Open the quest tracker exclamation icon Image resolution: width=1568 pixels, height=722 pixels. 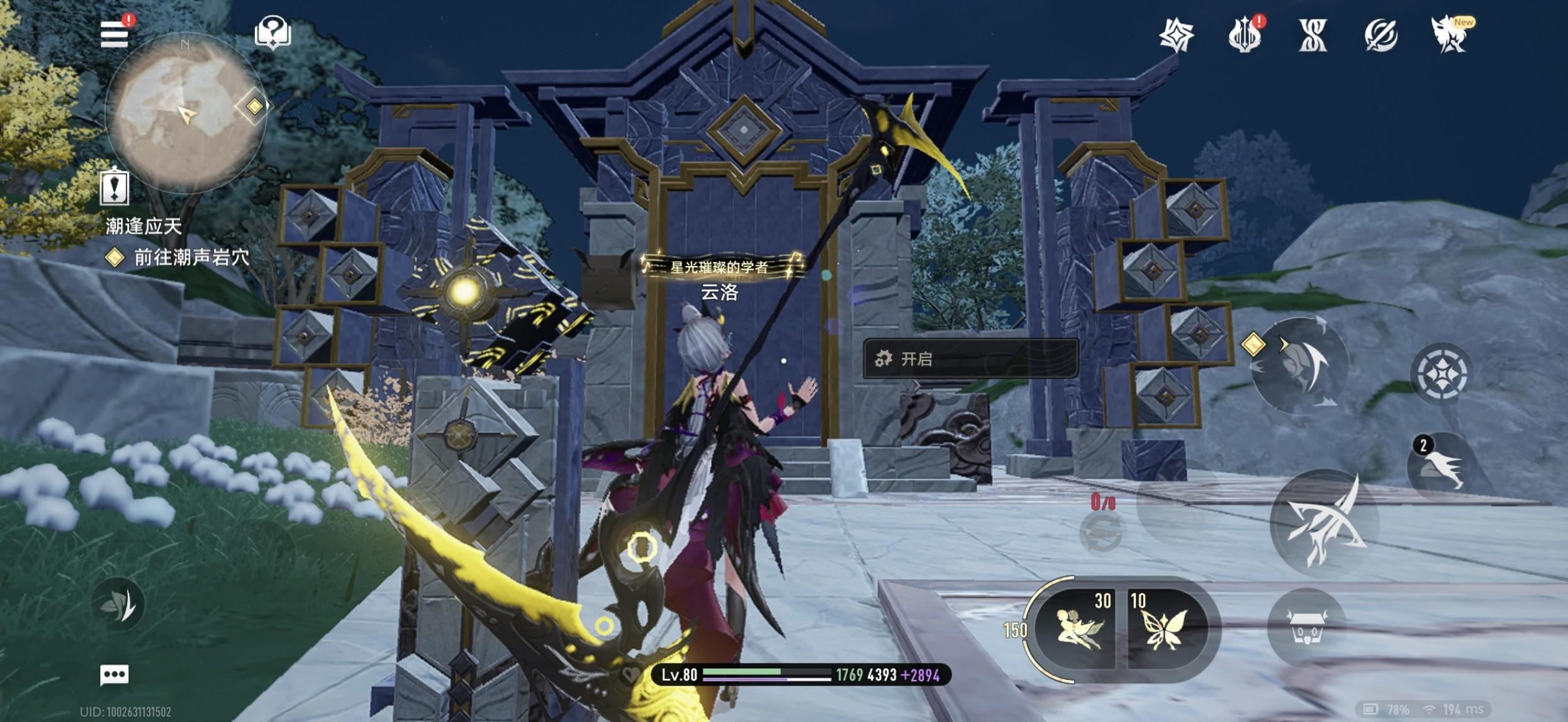[115, 187]
